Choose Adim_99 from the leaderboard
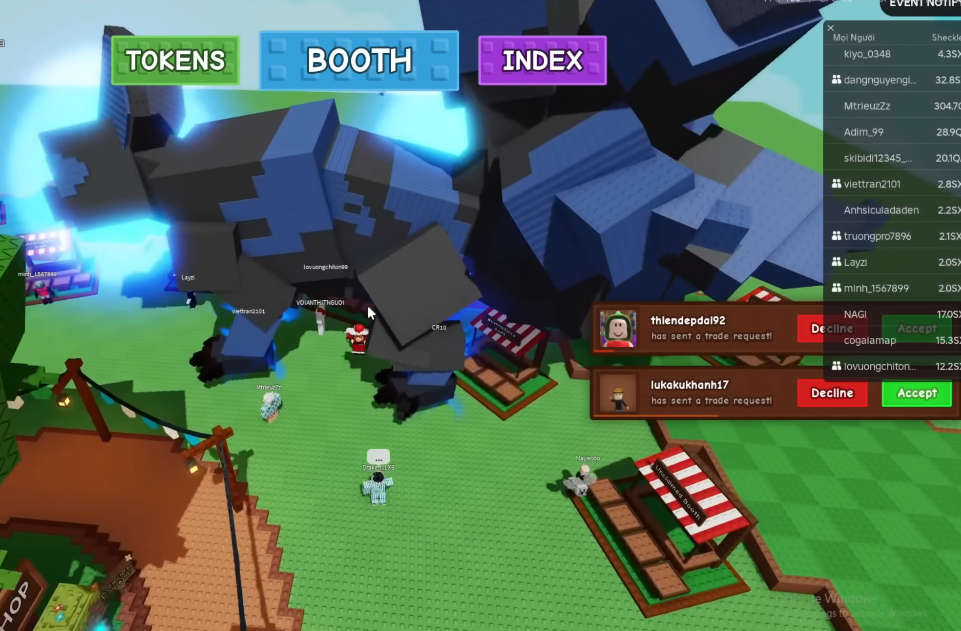This screenshot has height=631, width=961. pos(863,132)
